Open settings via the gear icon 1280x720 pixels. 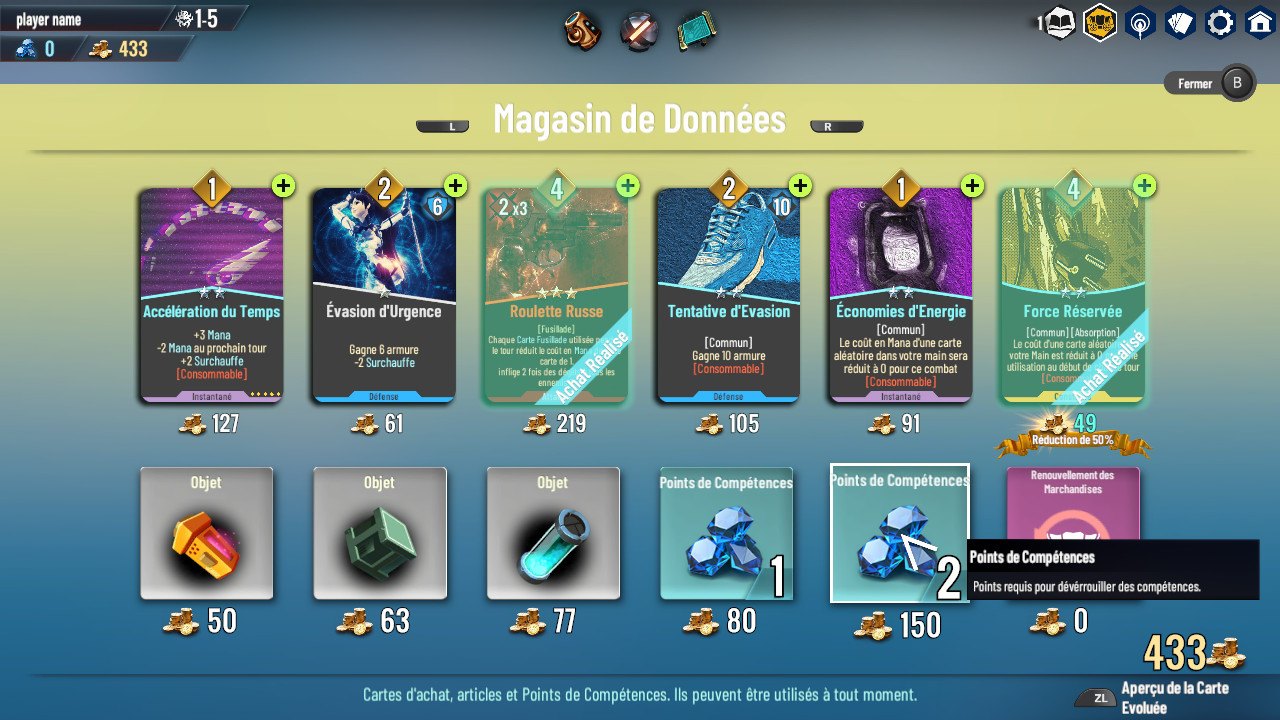click(1220, 22)
